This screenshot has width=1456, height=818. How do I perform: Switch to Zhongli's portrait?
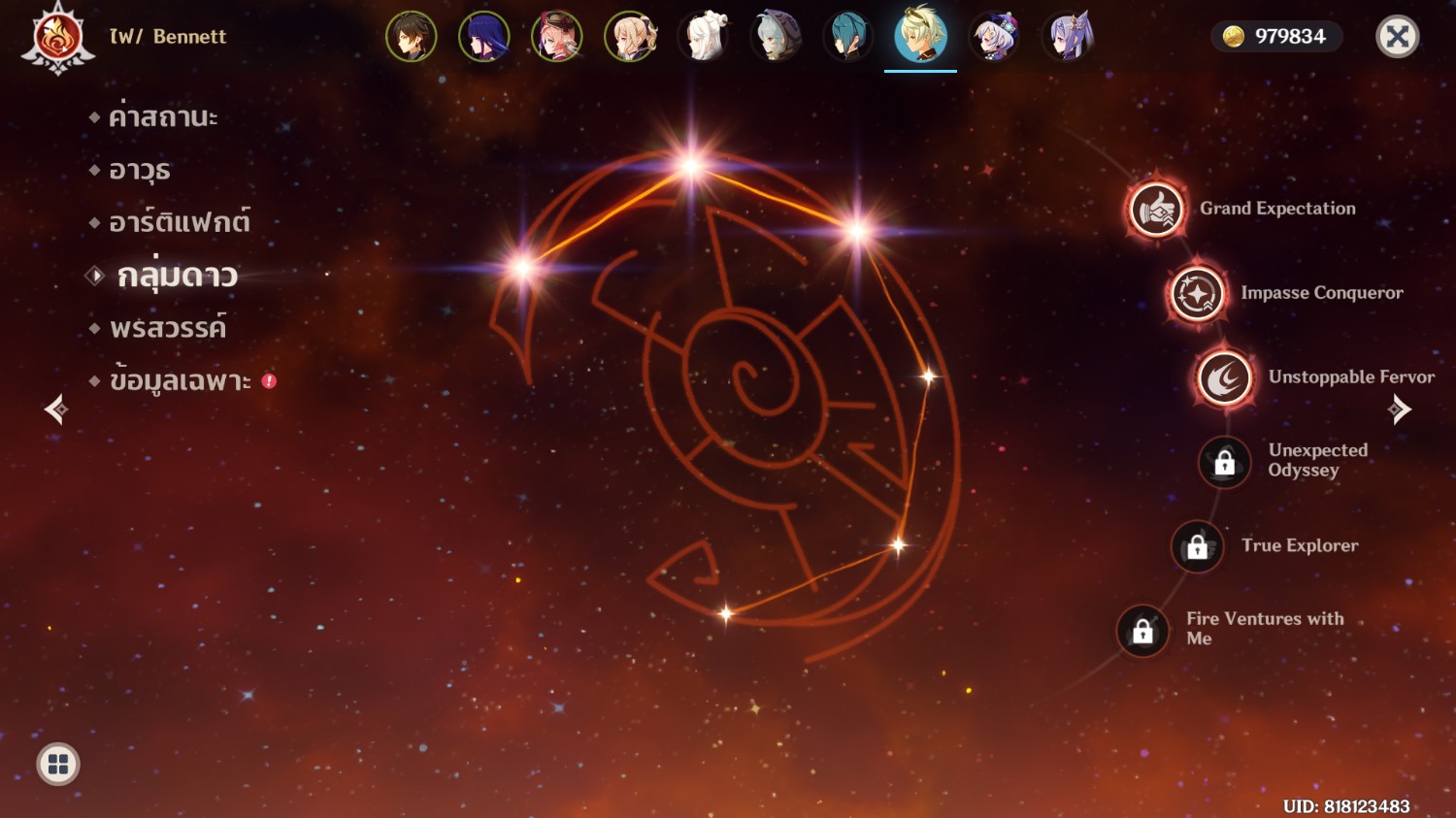412,37
